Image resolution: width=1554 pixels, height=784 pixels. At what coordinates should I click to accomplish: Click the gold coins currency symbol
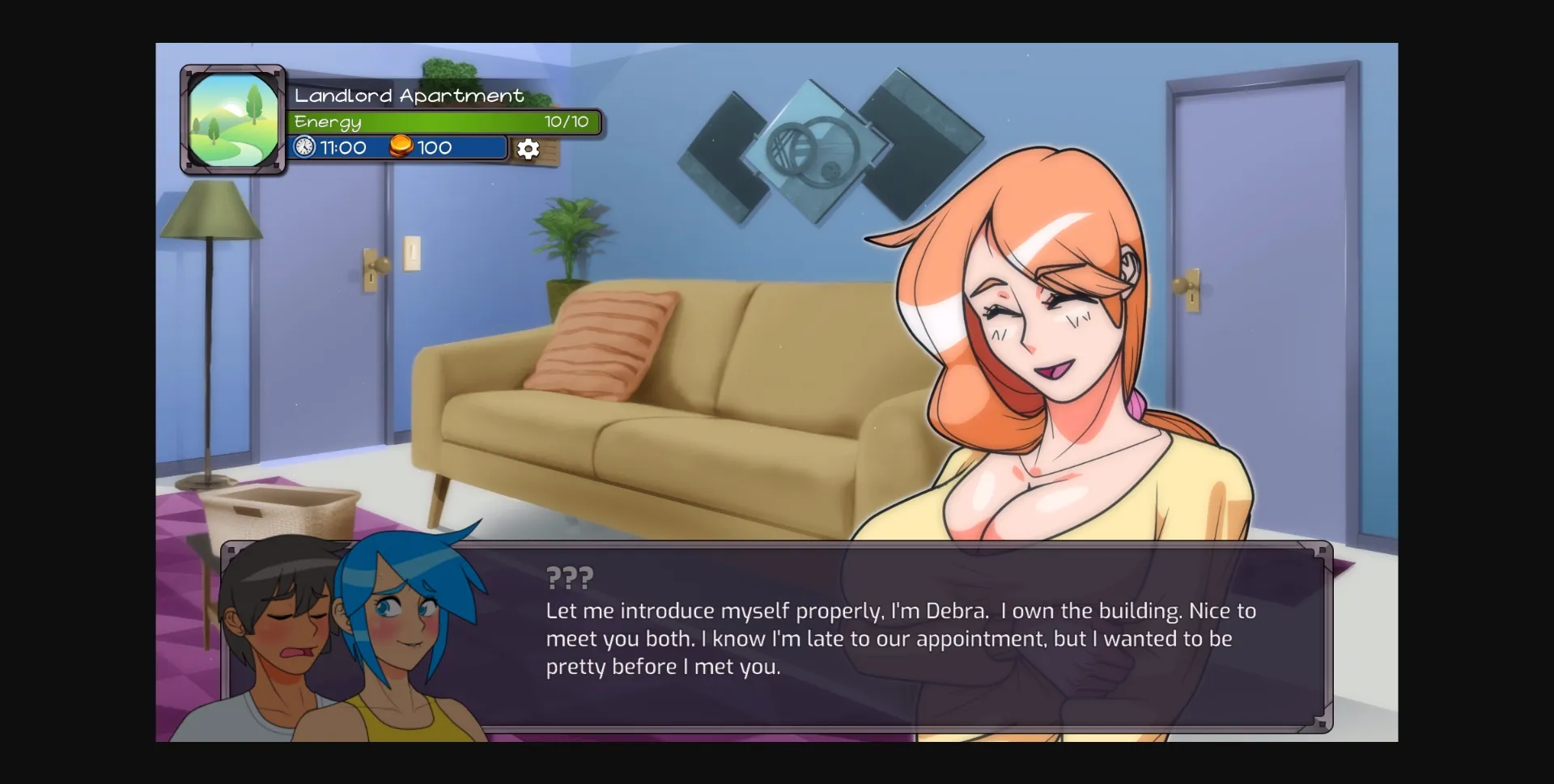(x=402, y=147)
